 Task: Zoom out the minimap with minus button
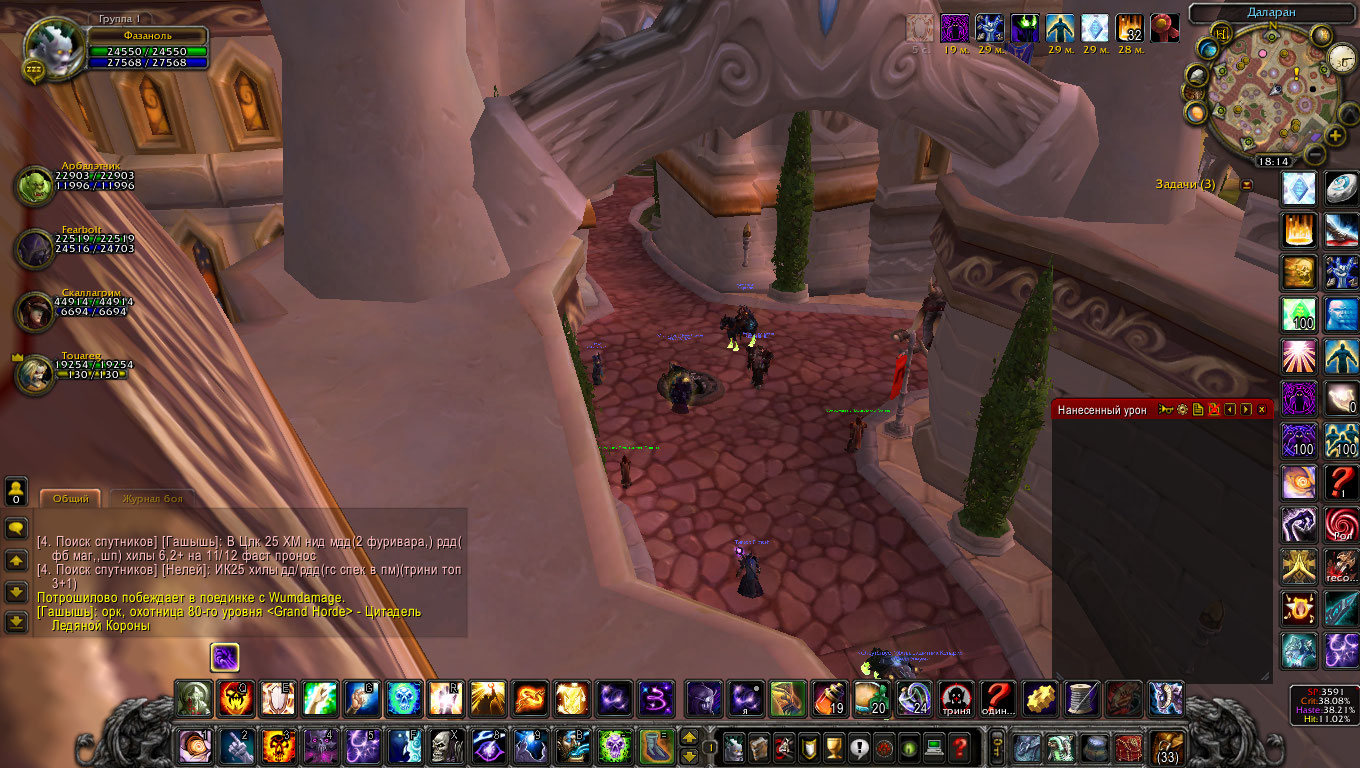point(1315,155)
